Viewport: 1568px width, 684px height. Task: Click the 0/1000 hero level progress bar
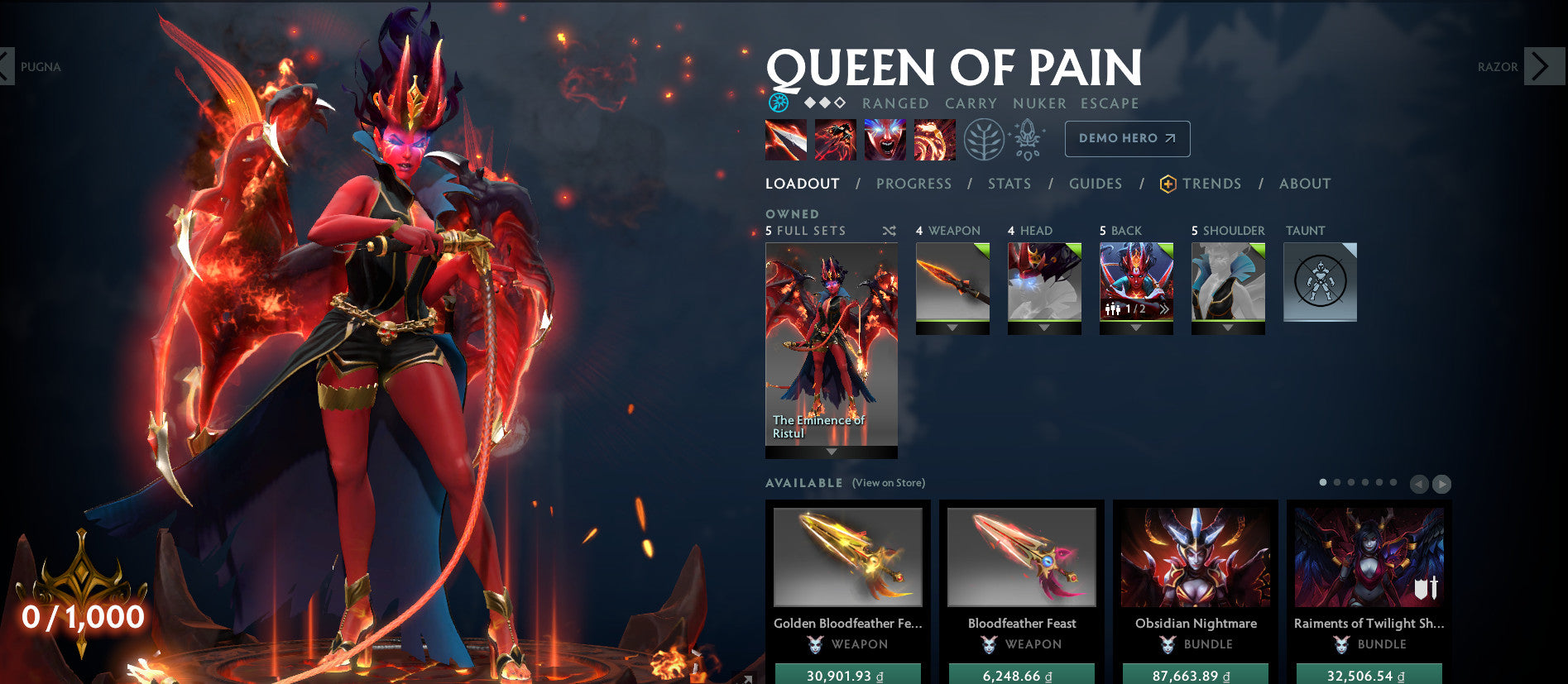coord(82,615)
